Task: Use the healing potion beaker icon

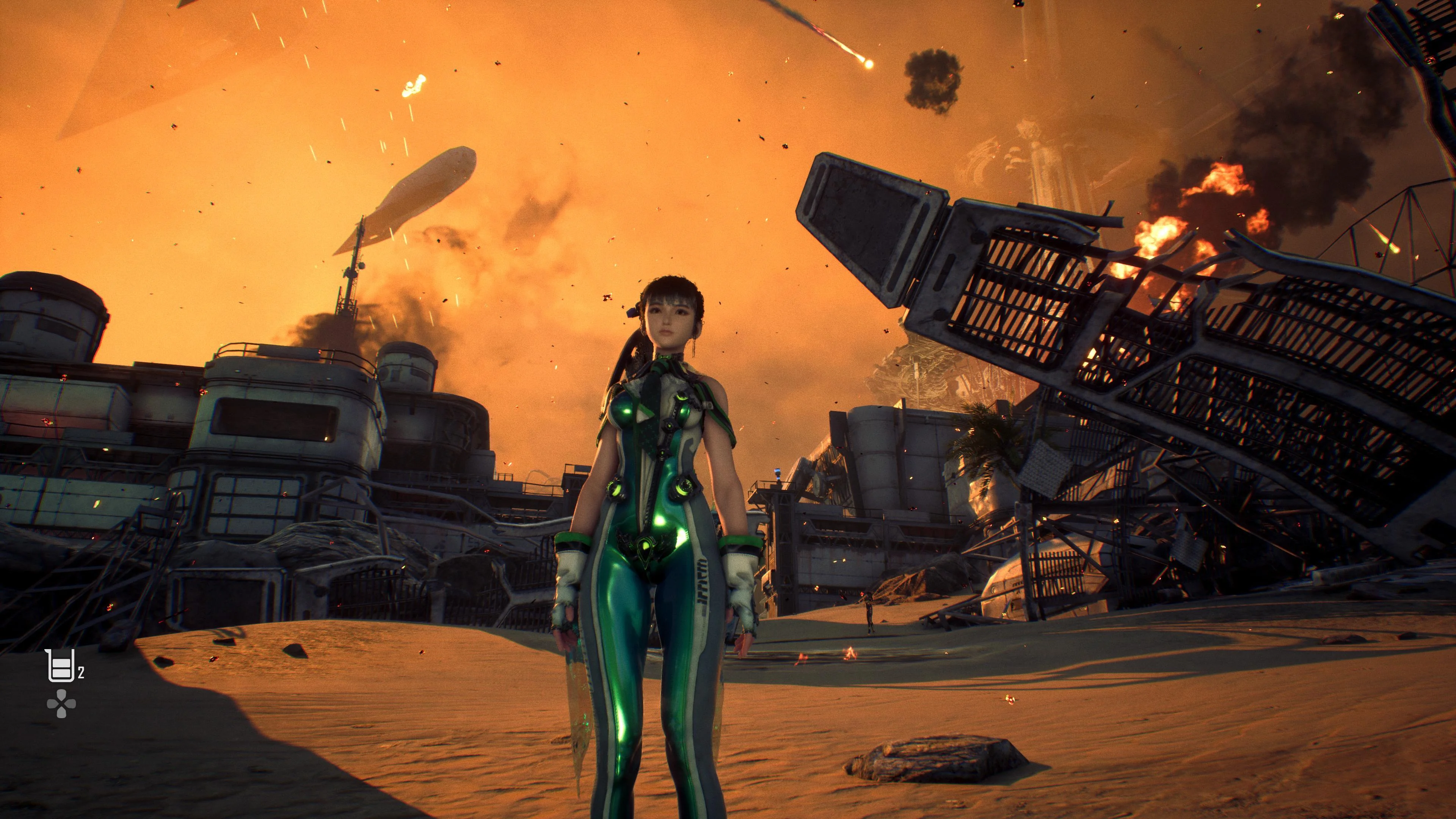Action: (60, 666)
